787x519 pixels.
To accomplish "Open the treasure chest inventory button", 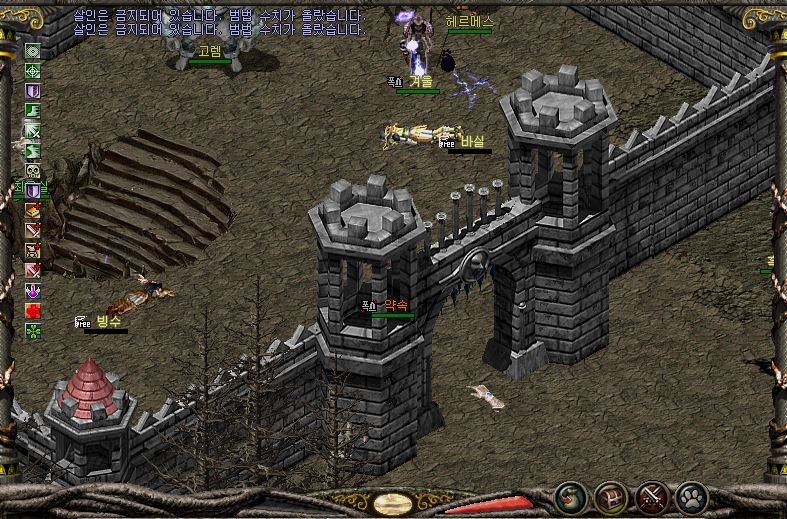I will (x=610, y=495).
